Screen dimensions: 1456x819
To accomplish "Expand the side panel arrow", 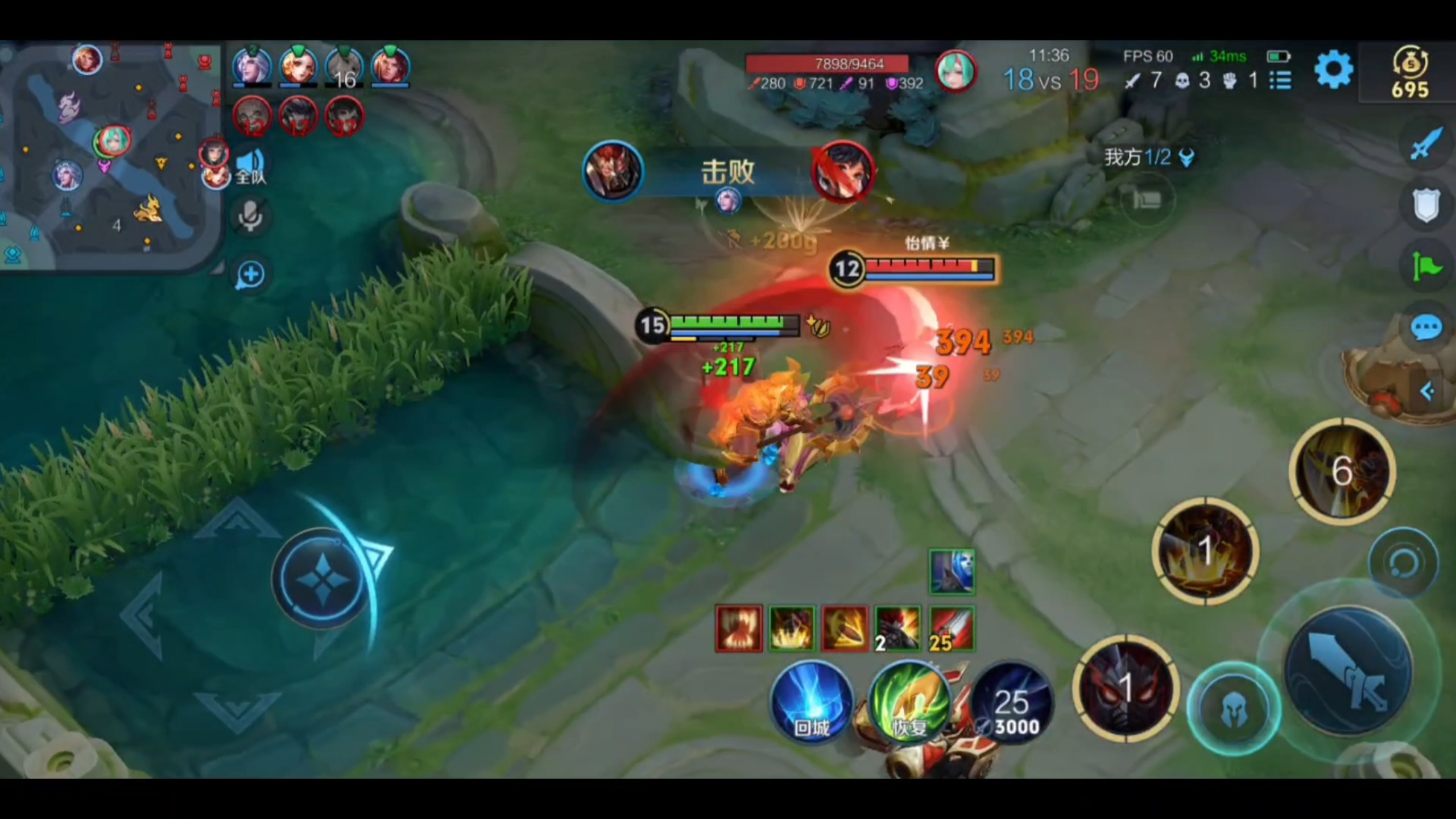I will click(x=1427, y=391).
